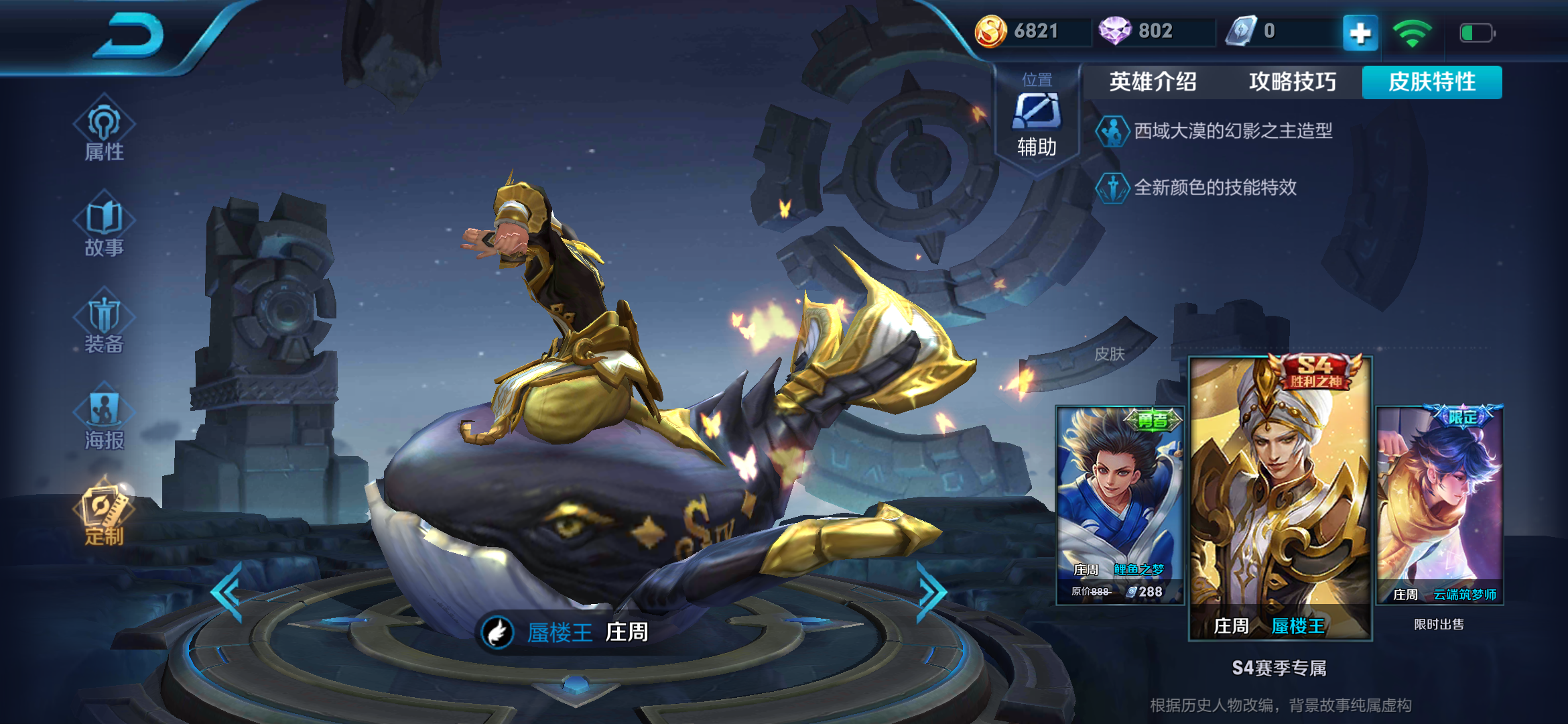
Task: Show previous hero with left chevron arrow
Action: tap(227, 592)
